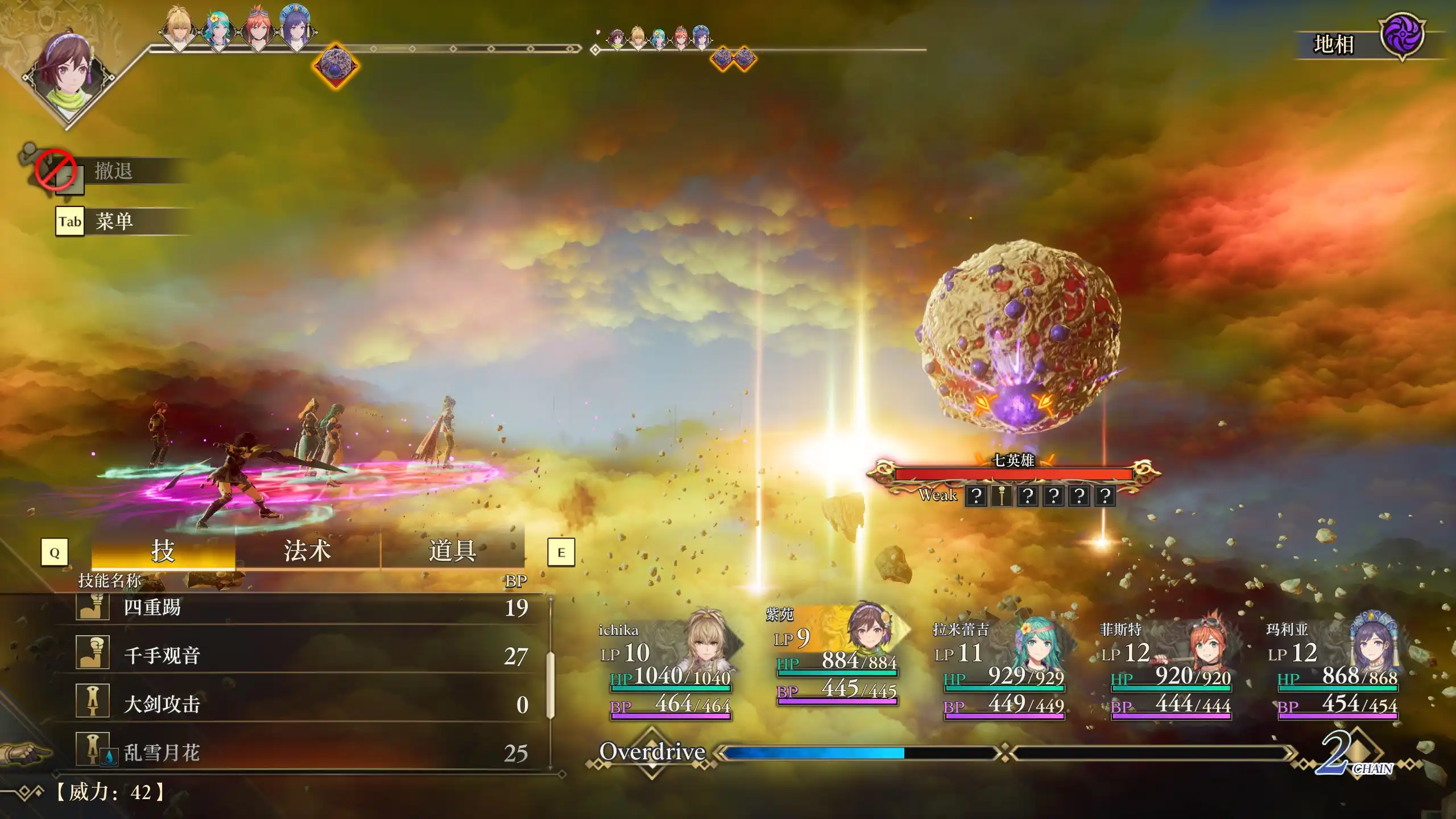Switch to the 技 tab
Image resolution: width=1456 pixels, height=819 pixels.
pyautogui.click(x=163, y=551)
